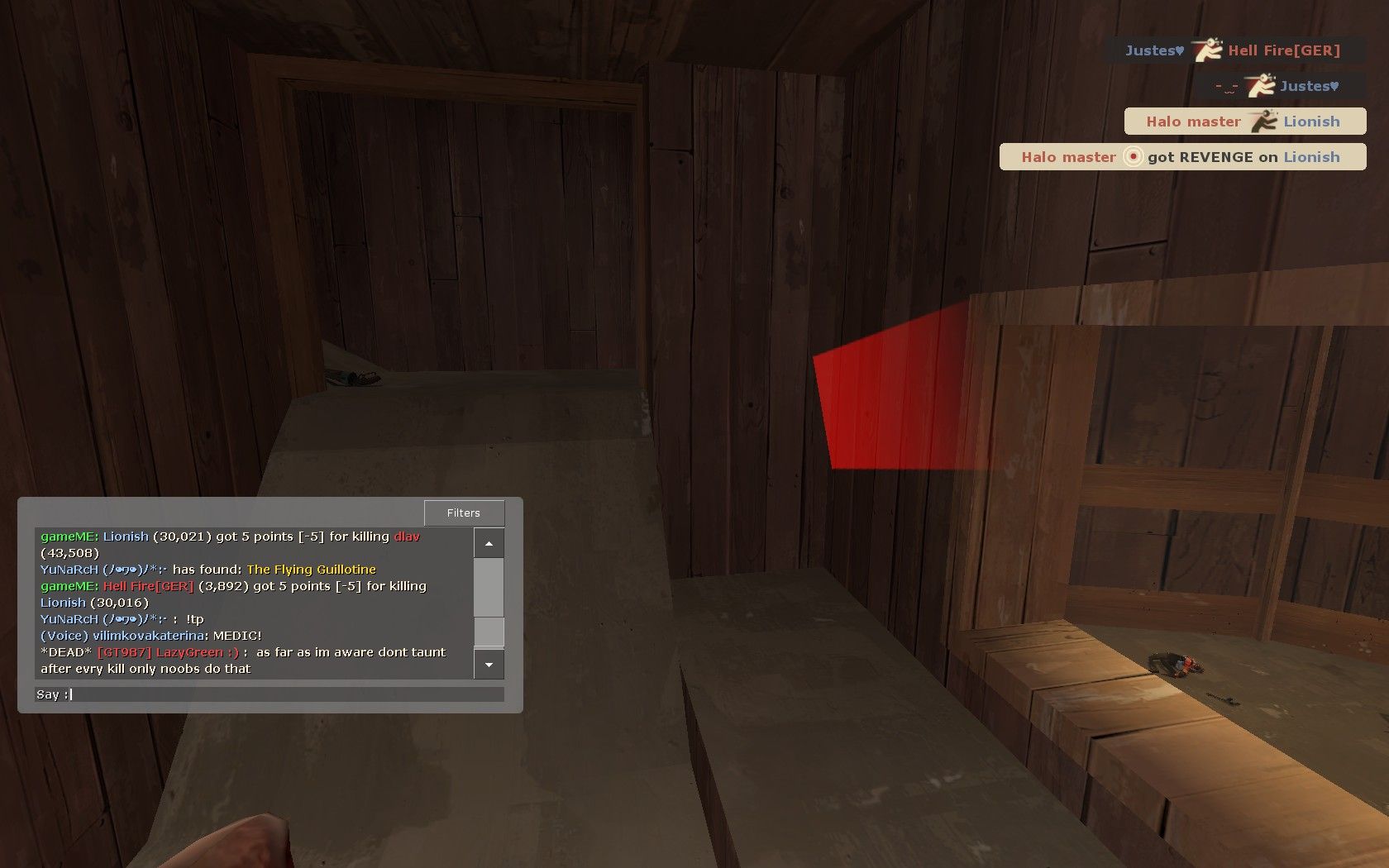
Task: Select The Flying Guillotine item link
Action: [311, 570]
